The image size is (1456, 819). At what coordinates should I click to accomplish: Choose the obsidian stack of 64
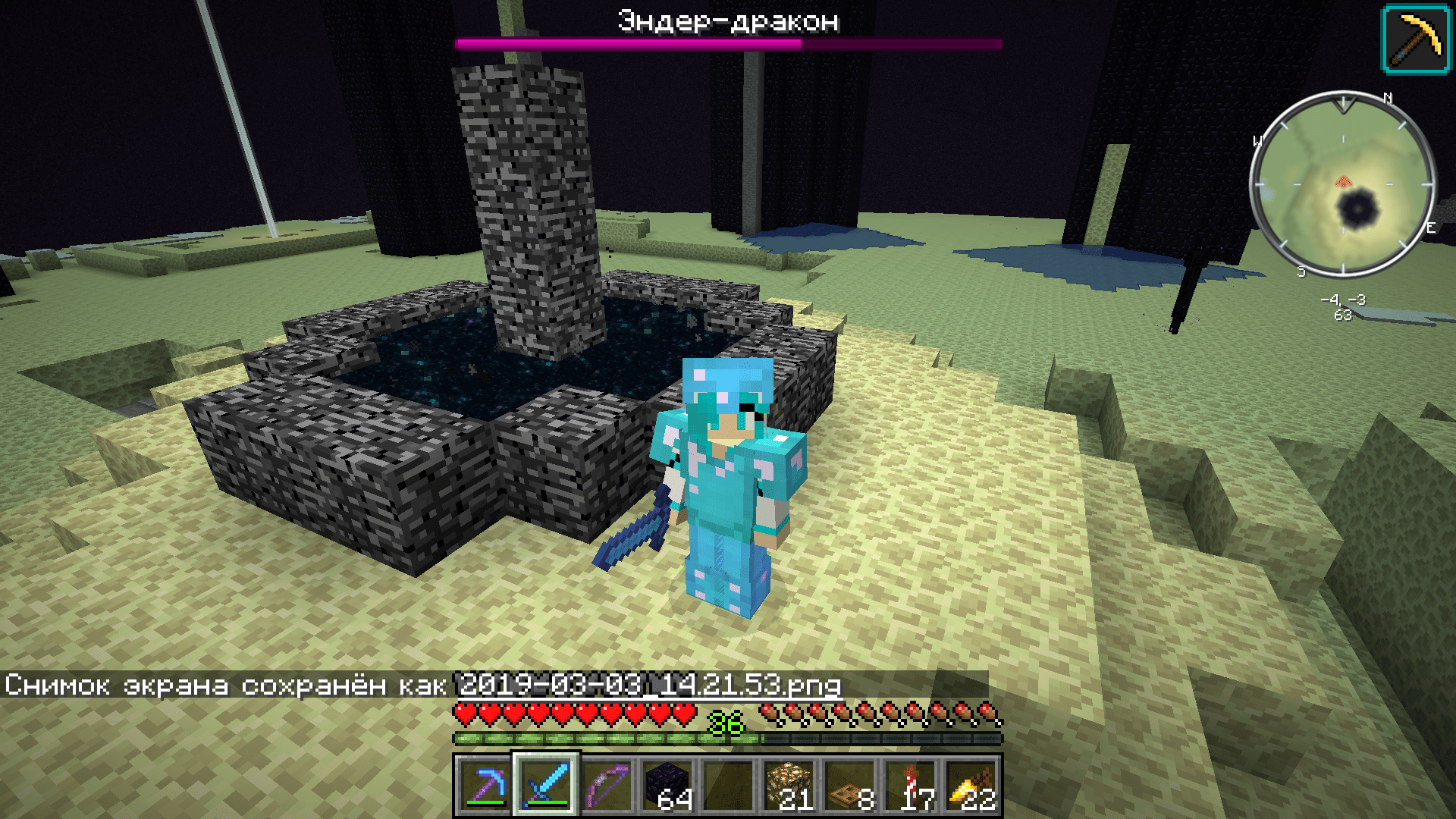[667, 786]
